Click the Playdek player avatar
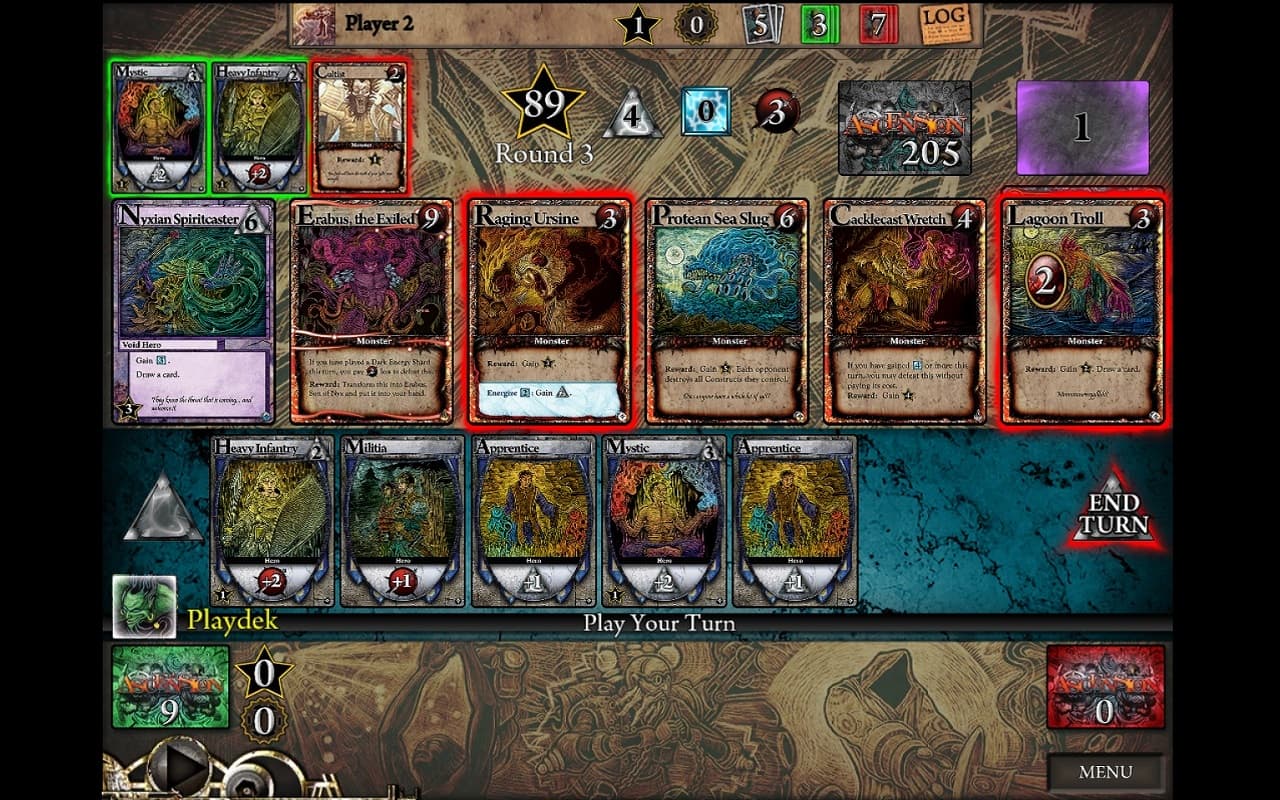The width and height of the screenshot is (1280, 800). point(144,606)
